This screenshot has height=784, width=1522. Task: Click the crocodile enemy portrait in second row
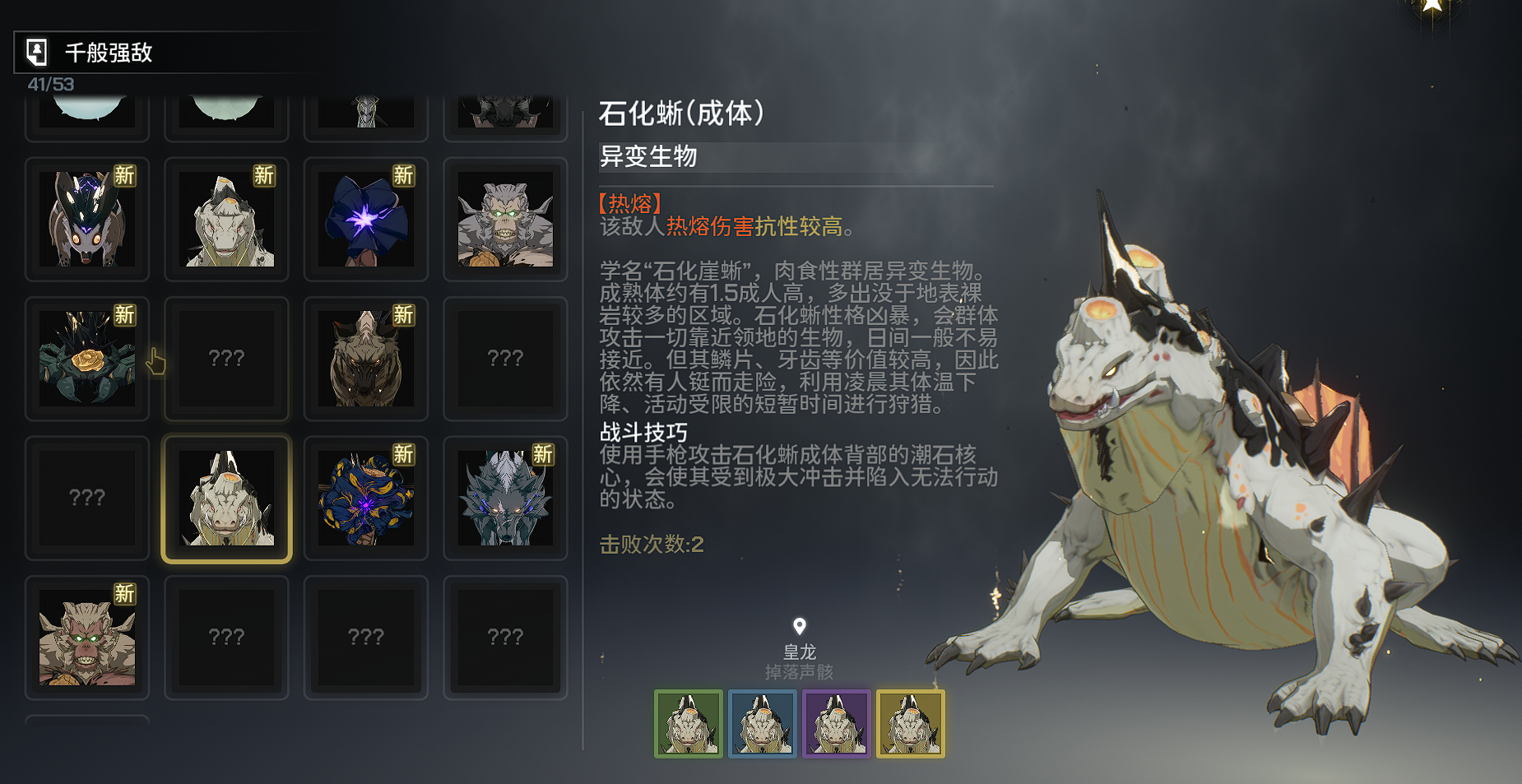226,220
